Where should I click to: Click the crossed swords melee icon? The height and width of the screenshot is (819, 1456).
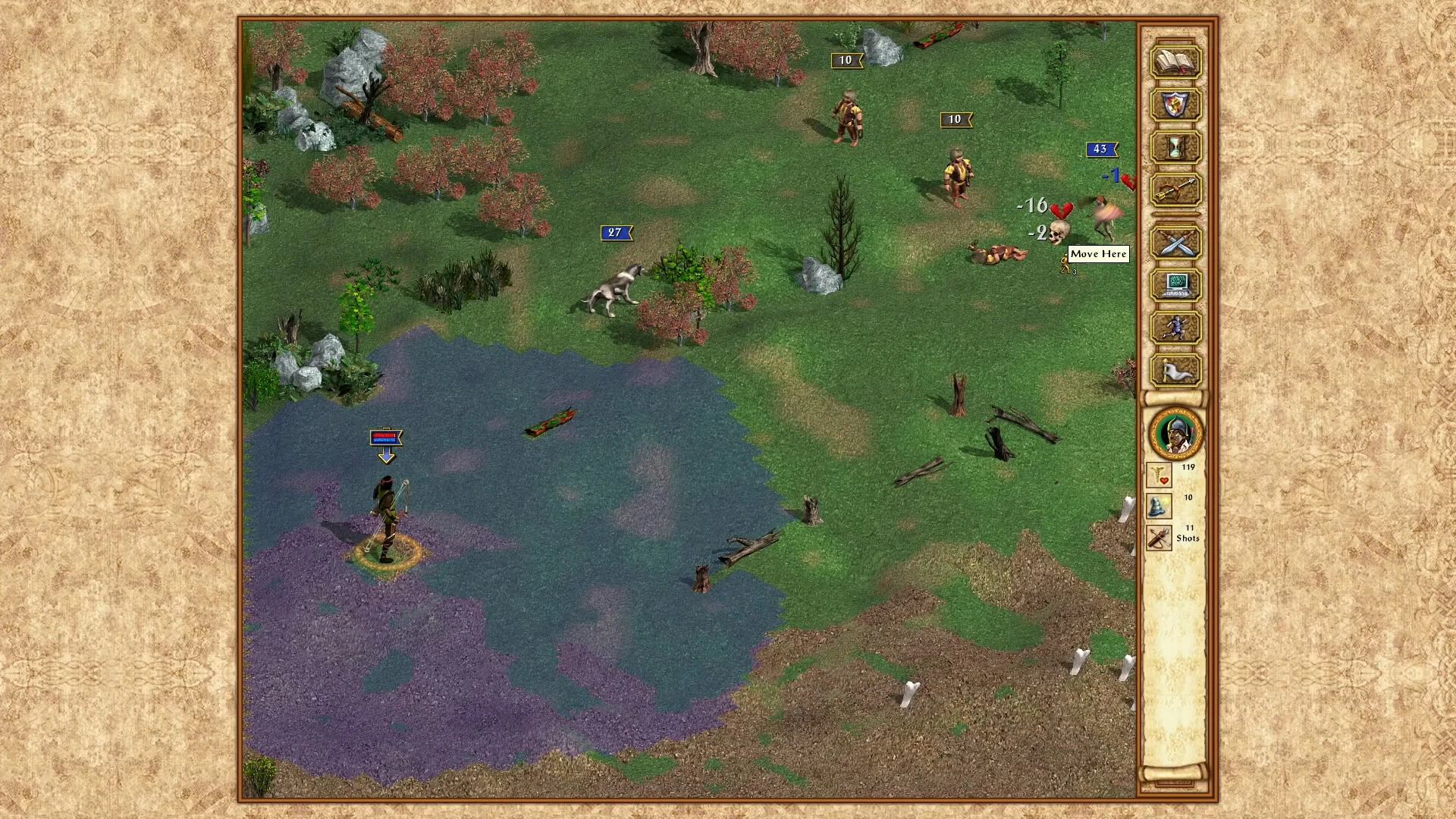click(1175, 243)
